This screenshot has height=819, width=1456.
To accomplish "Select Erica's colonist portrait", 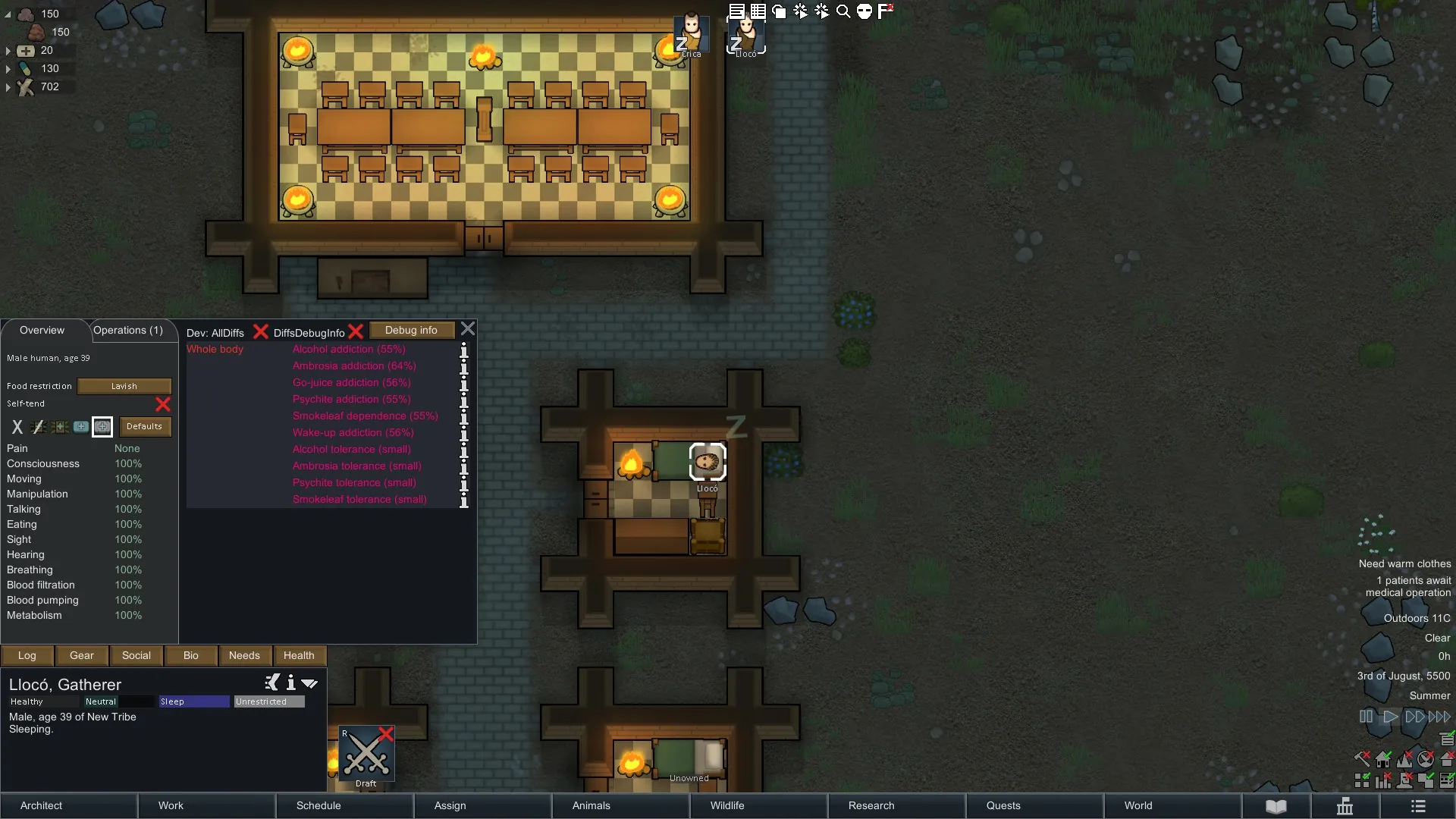I will point(691,34).
